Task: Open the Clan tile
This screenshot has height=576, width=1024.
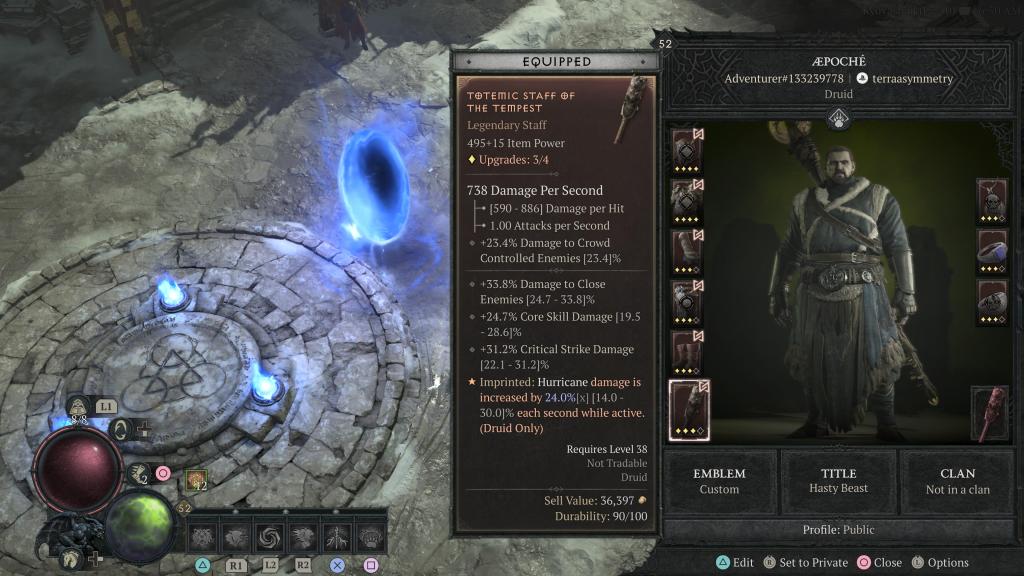Action: coord(957,481)
